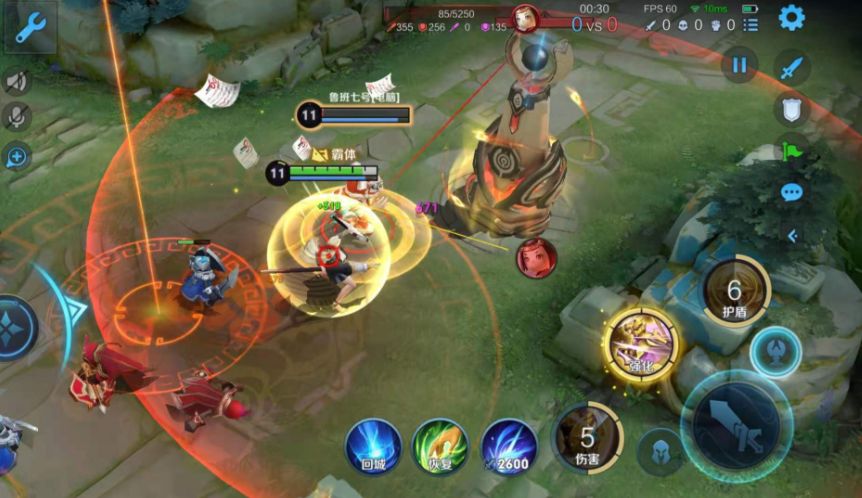Toggle the muted microphone icon

point(16,117)
